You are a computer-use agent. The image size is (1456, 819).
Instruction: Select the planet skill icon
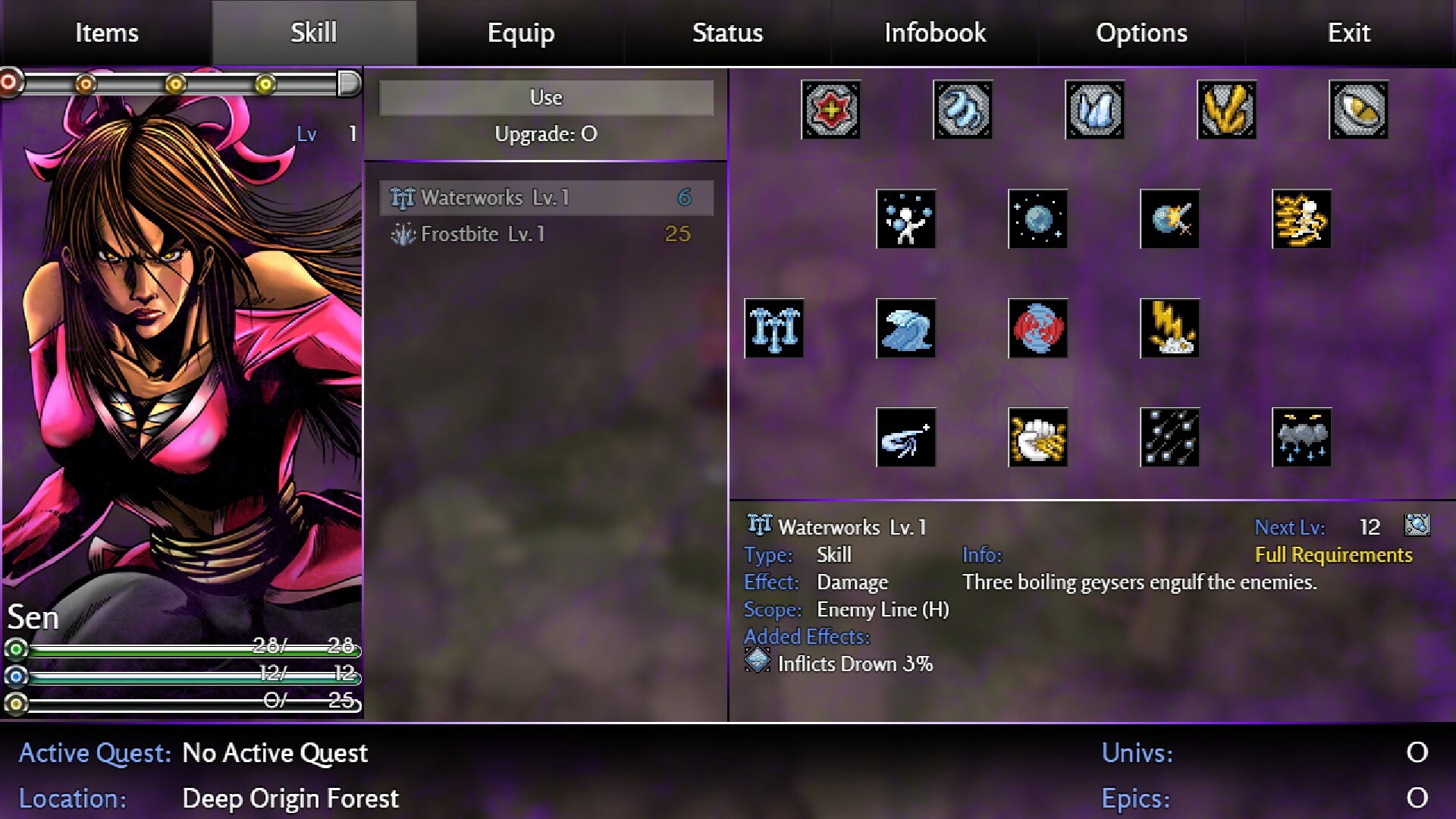[1038, 220]
